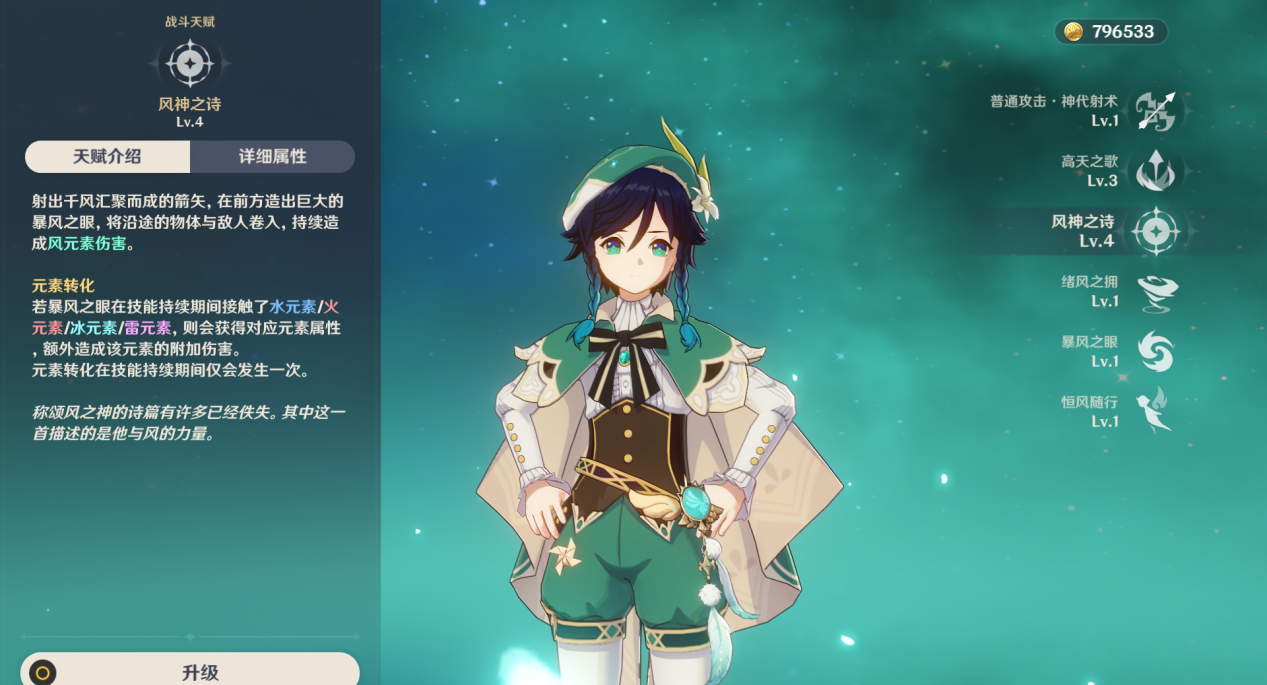Select the 普通攻击·神代射术 talent
Image resolution: width=1267 pixels, height=685 pixels.
1155,111
